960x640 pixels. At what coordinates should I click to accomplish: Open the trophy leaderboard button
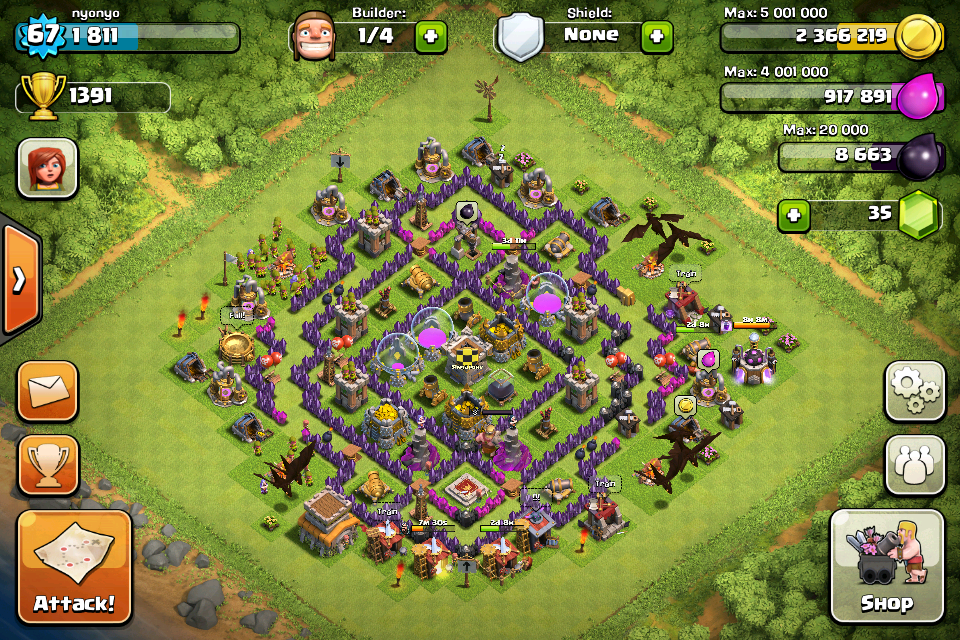tap(47, 464)
